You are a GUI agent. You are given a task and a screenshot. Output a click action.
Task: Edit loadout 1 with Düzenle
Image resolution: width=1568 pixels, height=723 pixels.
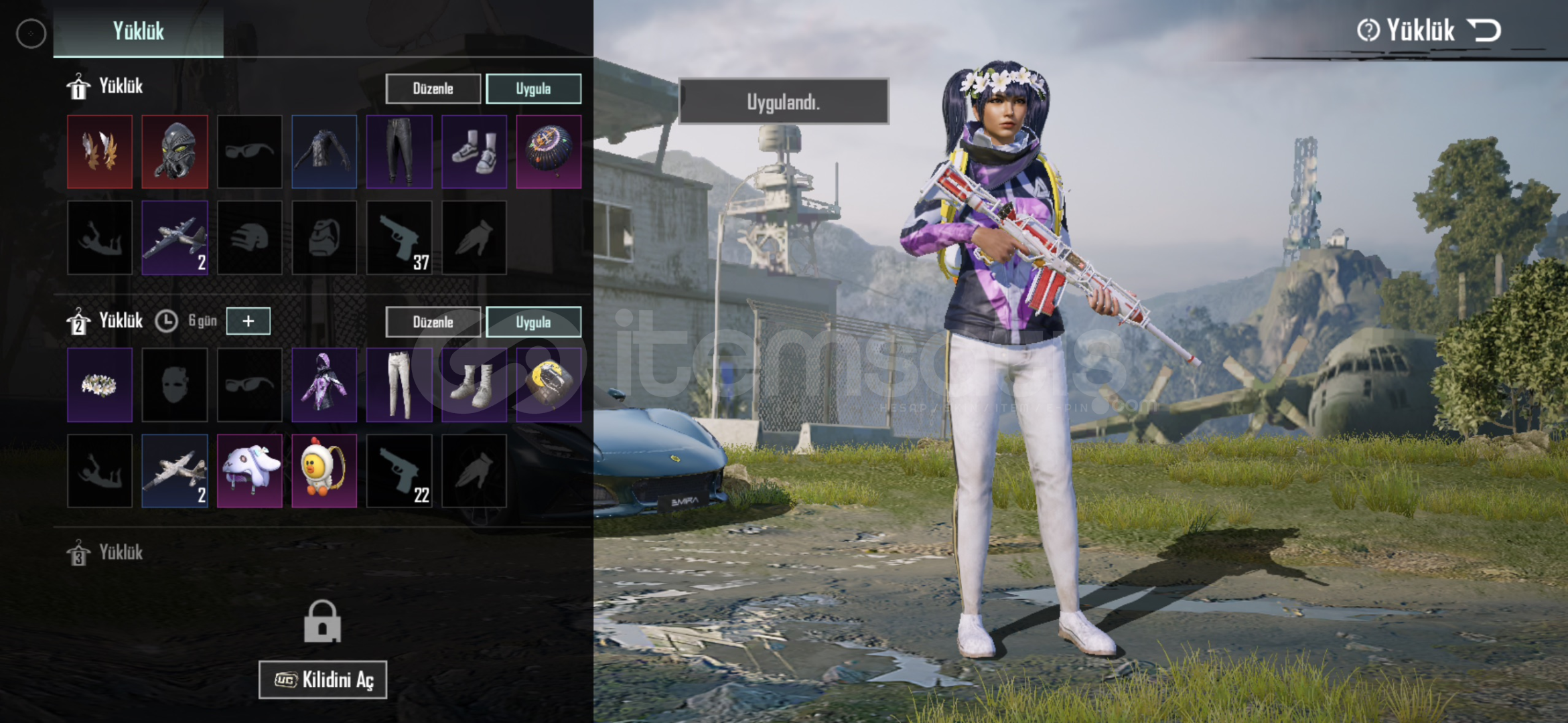click(x=433, y=88)
